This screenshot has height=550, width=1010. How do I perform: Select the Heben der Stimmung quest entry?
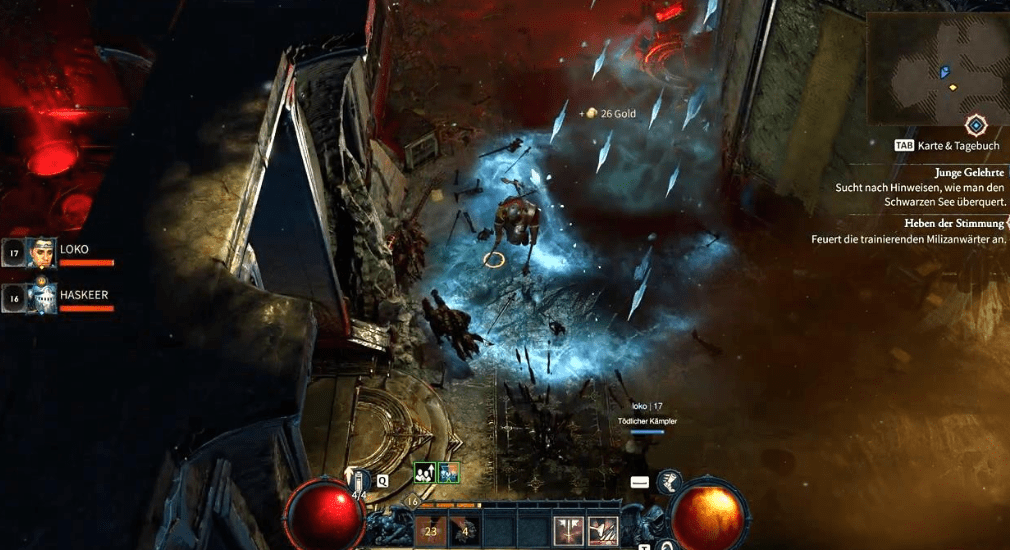coord(955,223)
